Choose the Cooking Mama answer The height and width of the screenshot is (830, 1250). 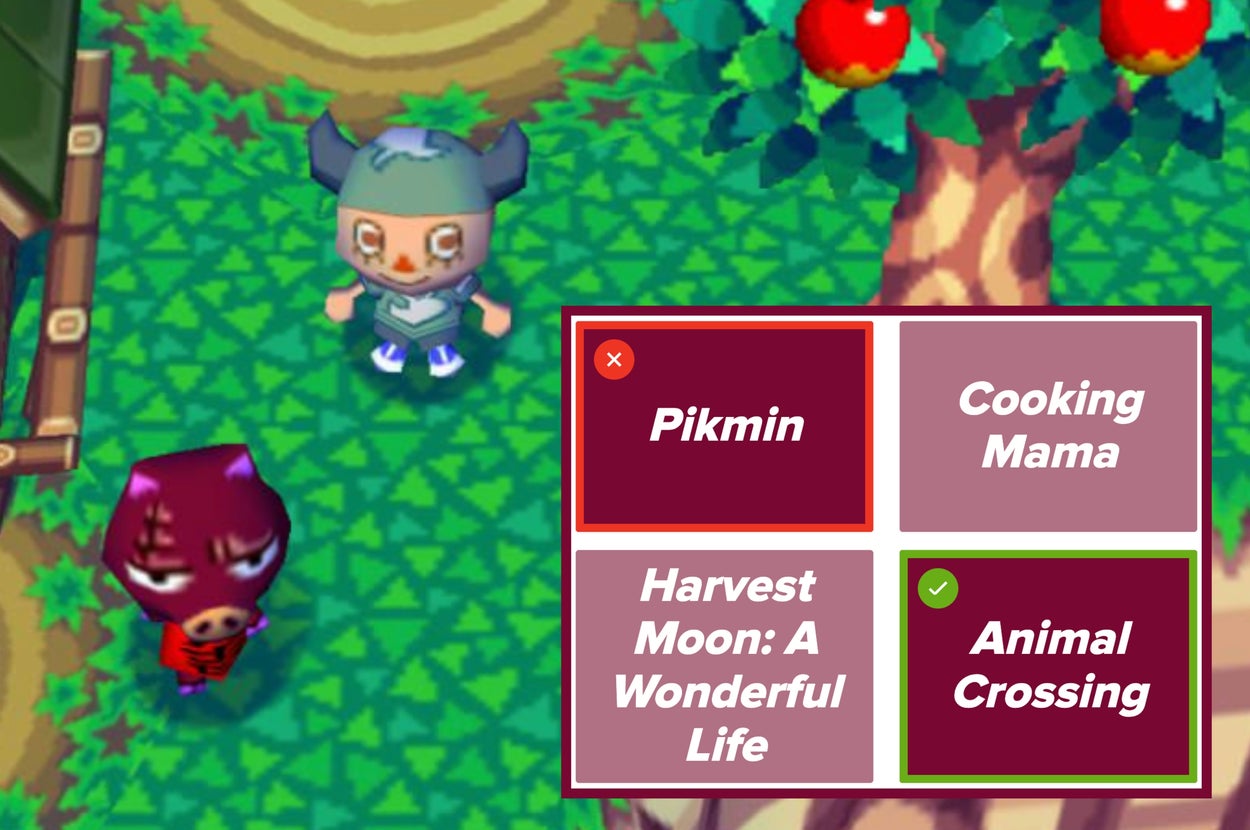(1048, 427)
